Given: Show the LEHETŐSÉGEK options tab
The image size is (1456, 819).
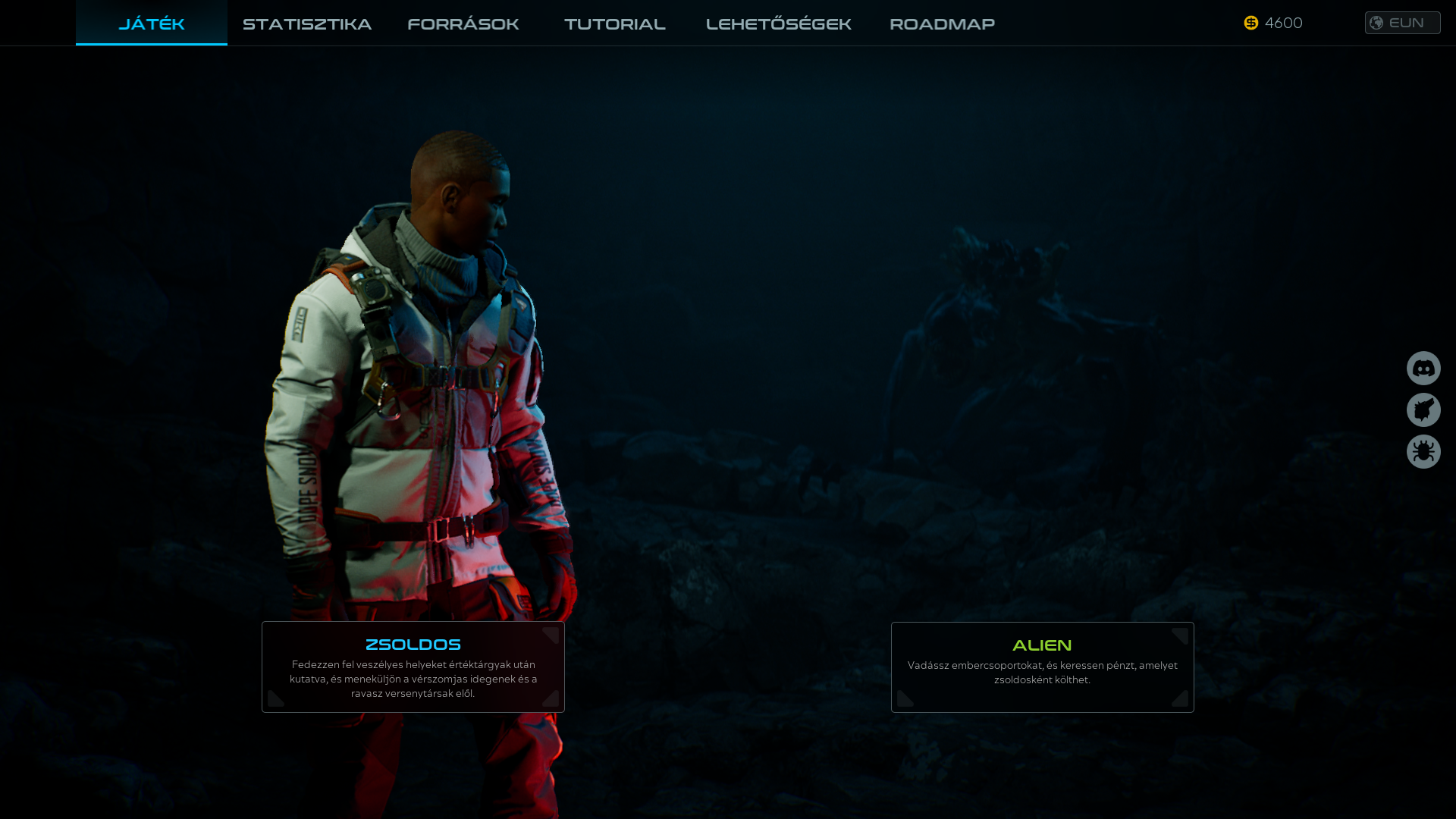Looking at the screenshot, I should pyautogui.click(x=779, y=24).
